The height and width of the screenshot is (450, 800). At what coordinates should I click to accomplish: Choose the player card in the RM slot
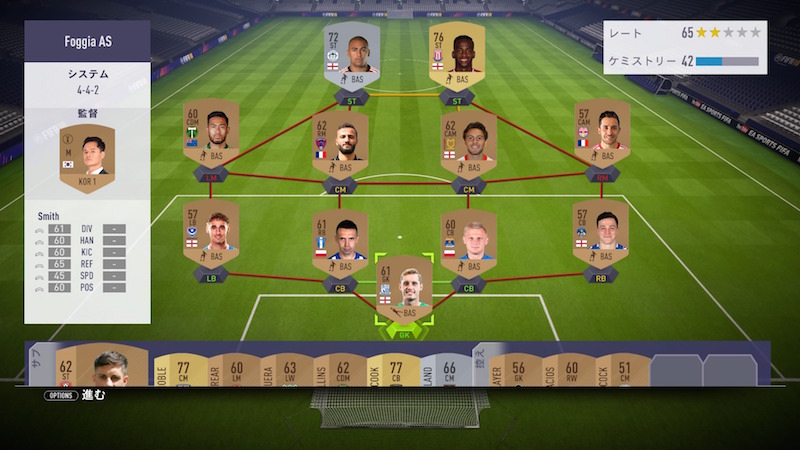pyautogui.click(x=601, y=138)
